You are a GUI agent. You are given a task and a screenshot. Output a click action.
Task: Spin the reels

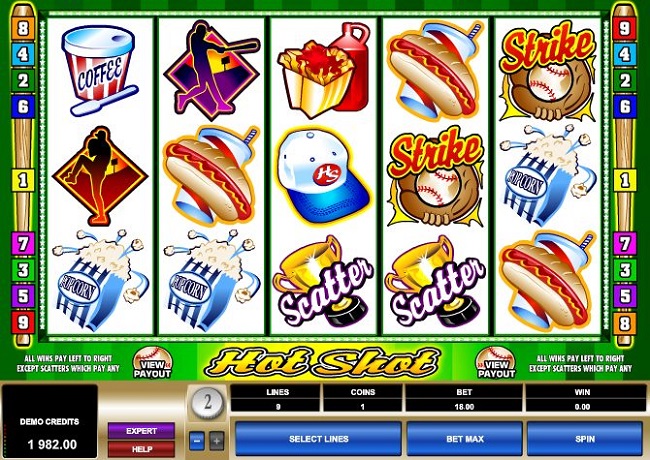point(584,439)
